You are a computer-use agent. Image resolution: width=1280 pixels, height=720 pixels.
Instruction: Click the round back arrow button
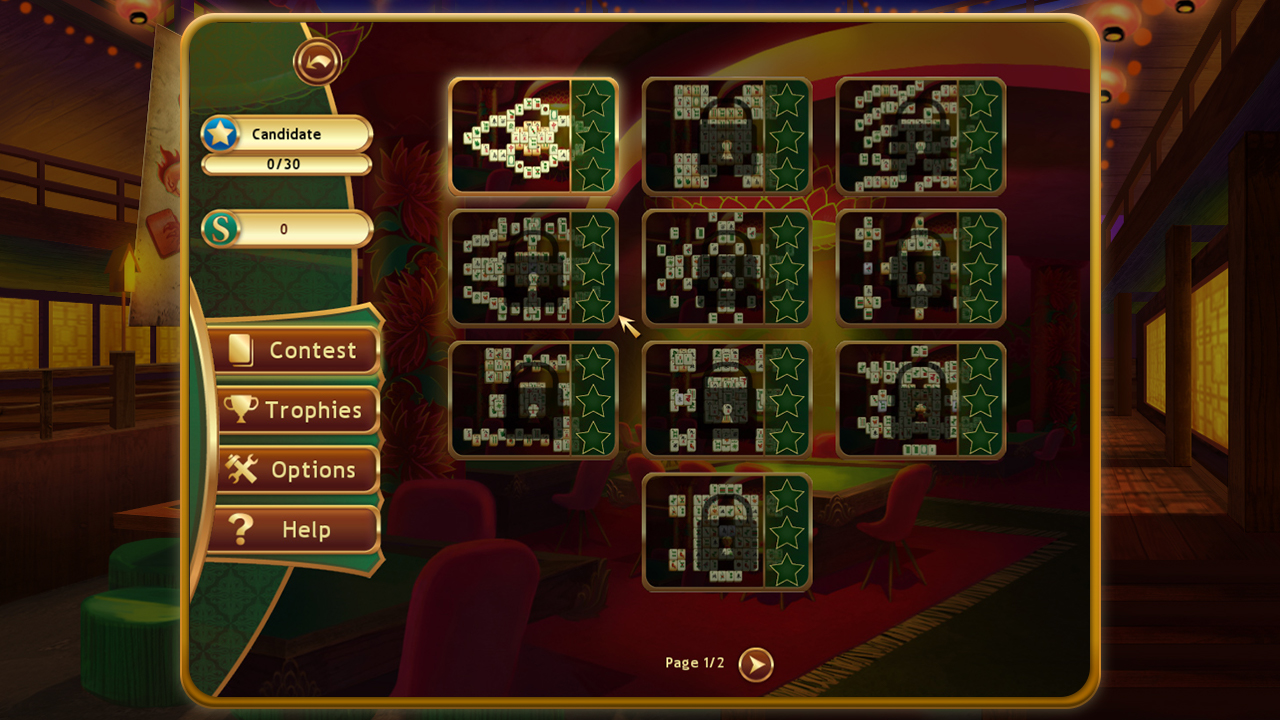point(318,62)
